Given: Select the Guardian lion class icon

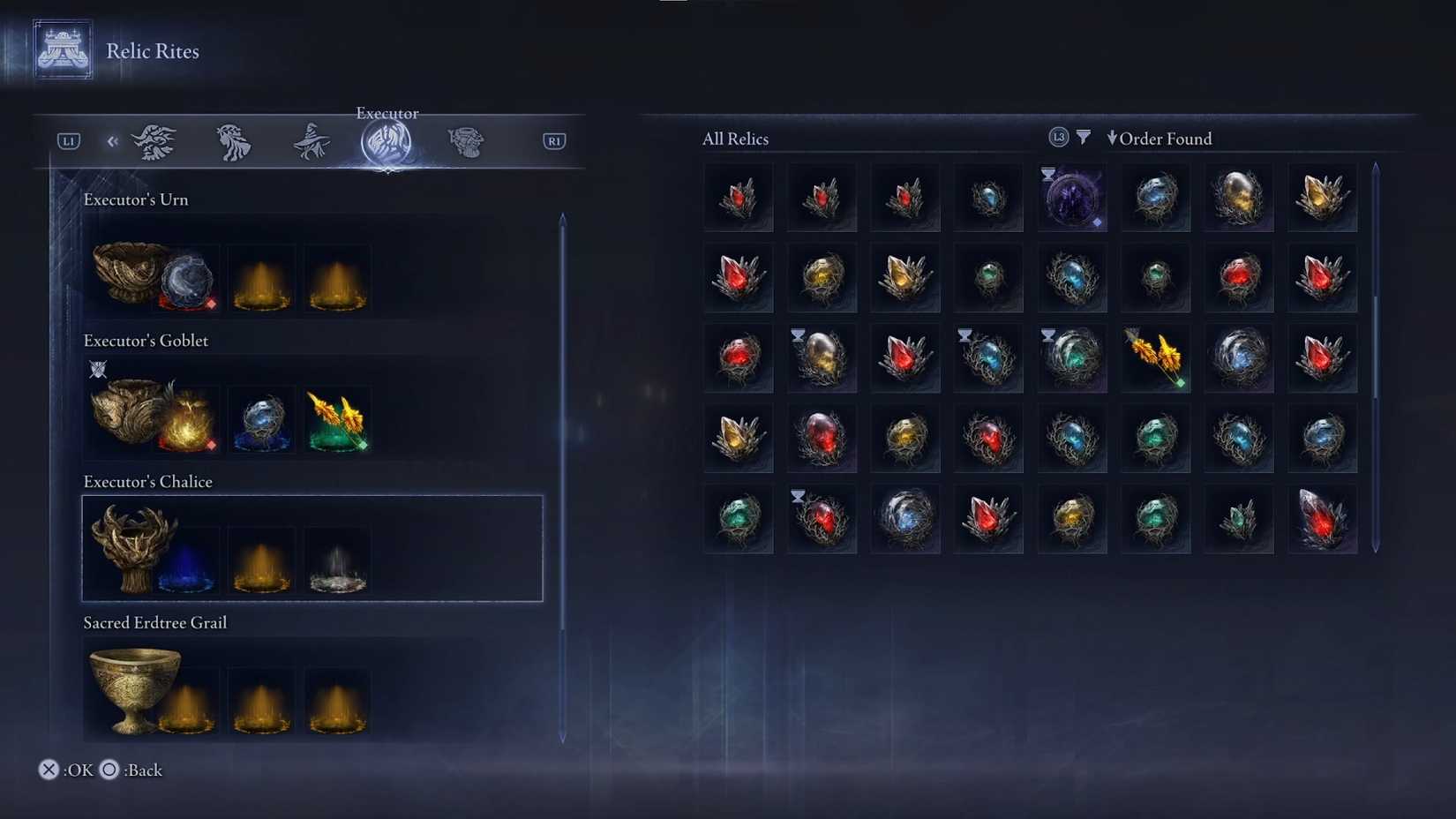Looking at the screenshot, I should click(x=232, y=141).
